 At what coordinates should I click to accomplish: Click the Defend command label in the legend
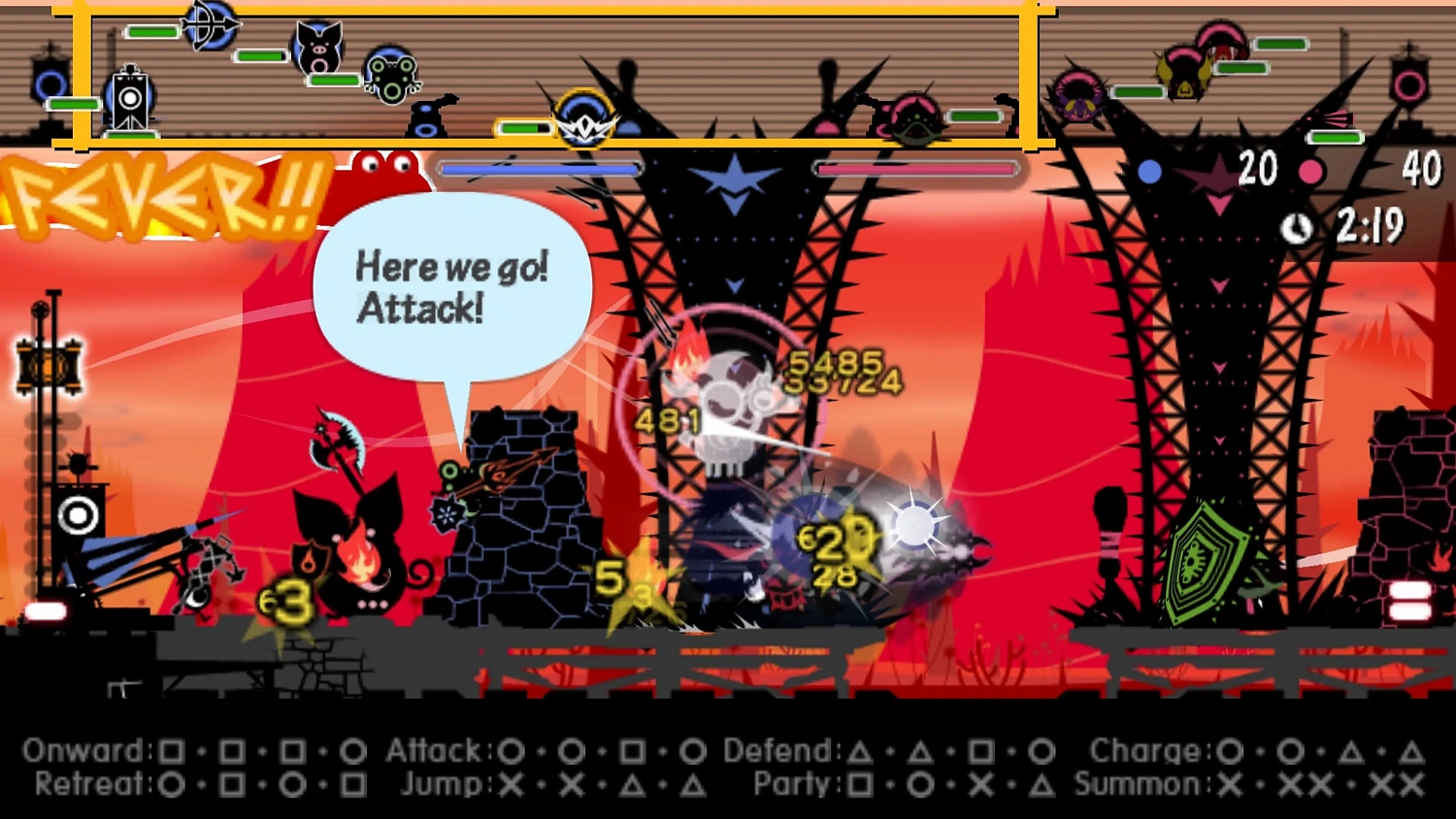(x=779, y=750)
